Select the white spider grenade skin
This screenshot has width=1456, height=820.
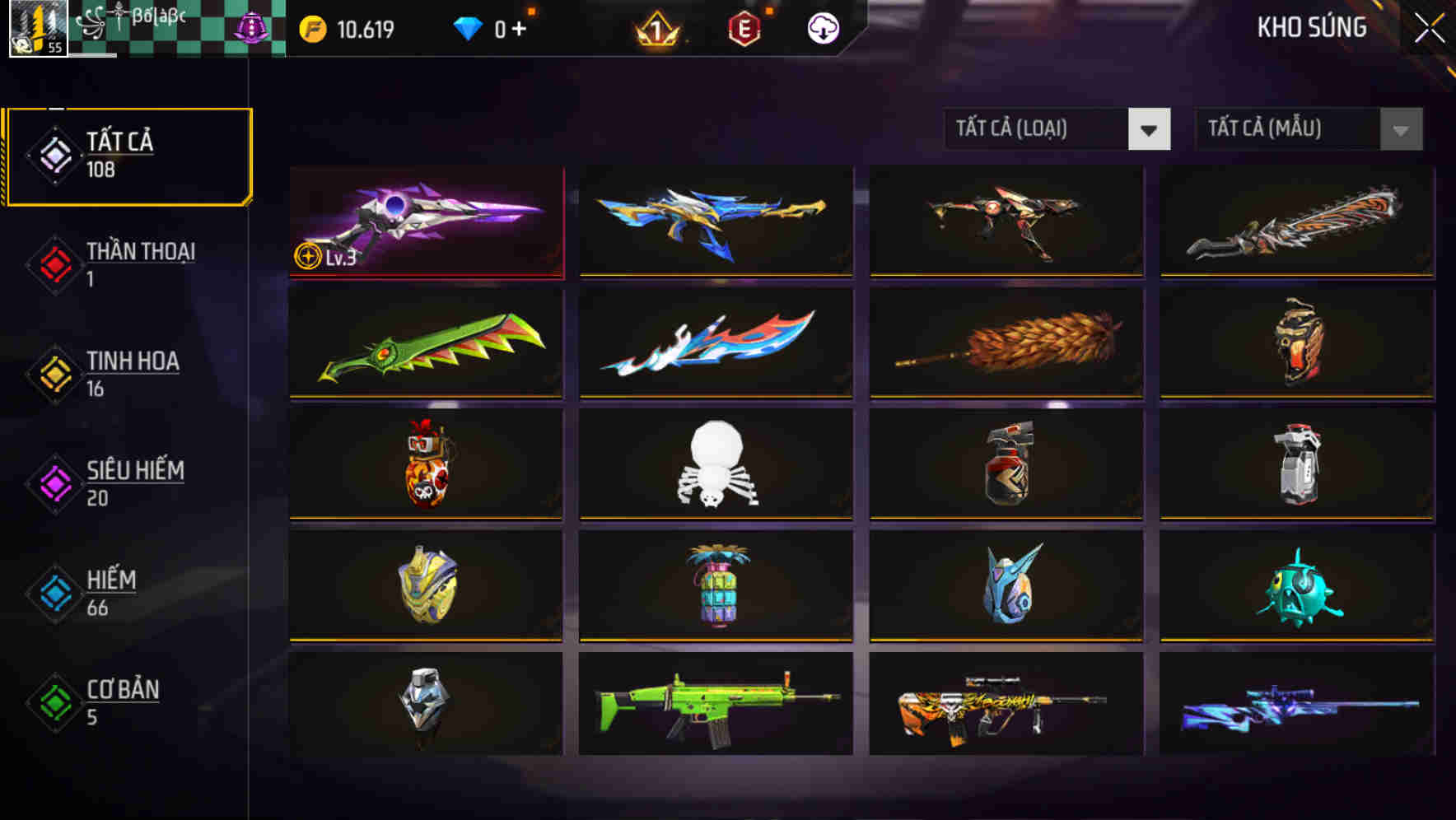tap(715, 465)
